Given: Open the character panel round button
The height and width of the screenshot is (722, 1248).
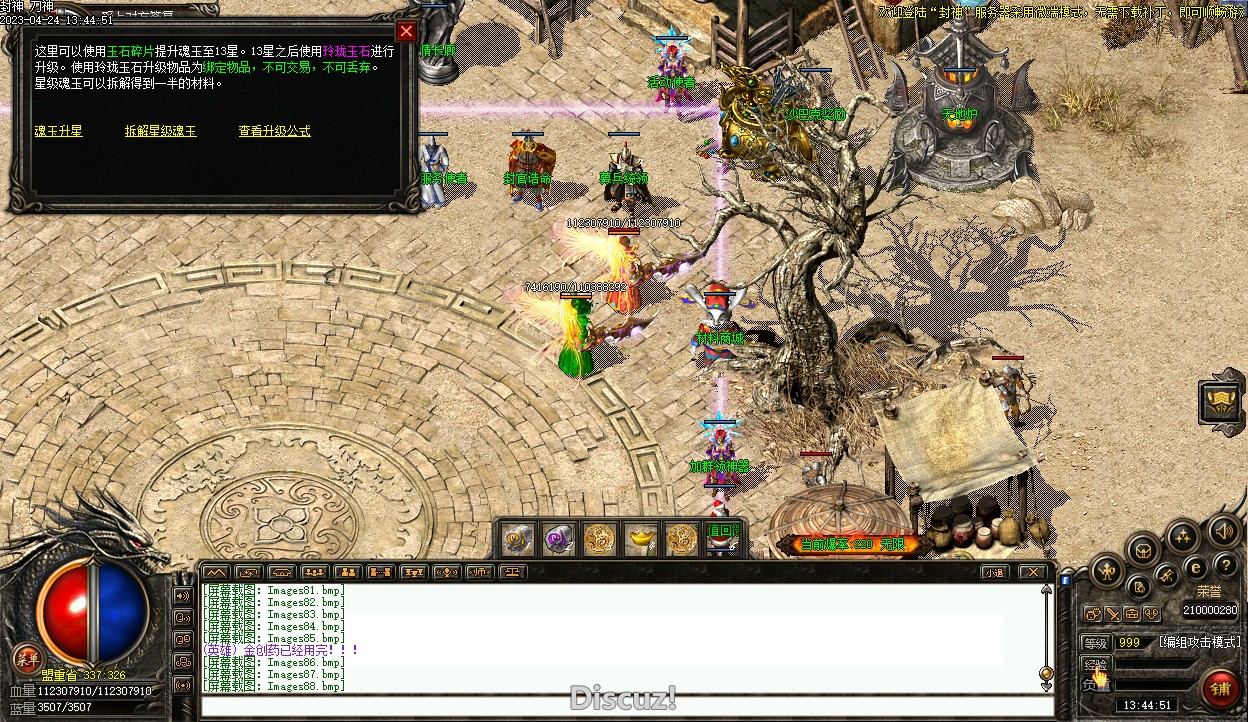Looking at the screenshot, I should click(x=1105, y=573).
